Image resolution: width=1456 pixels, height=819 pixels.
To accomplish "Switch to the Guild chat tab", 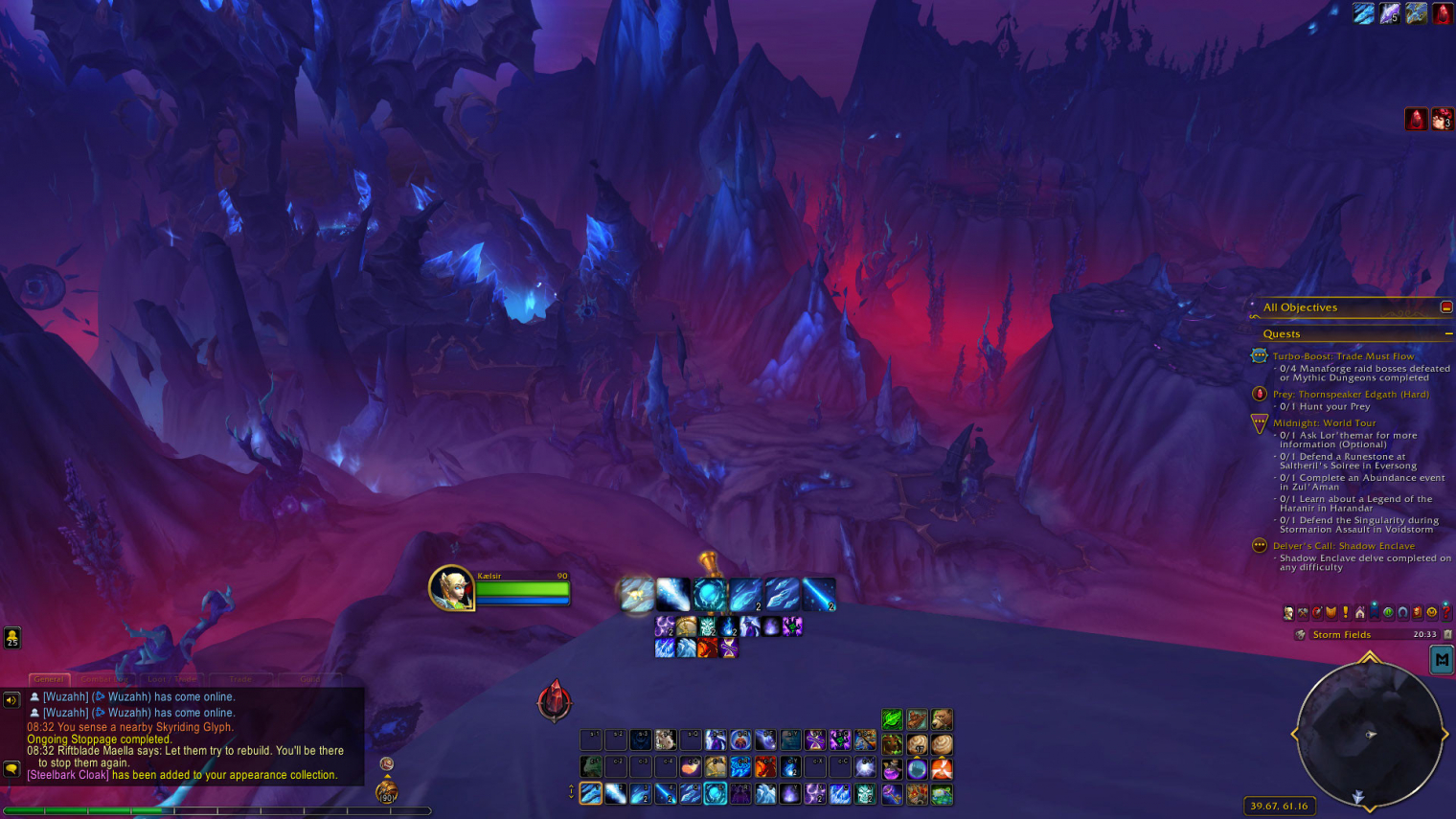I will (x=310, y=679).
